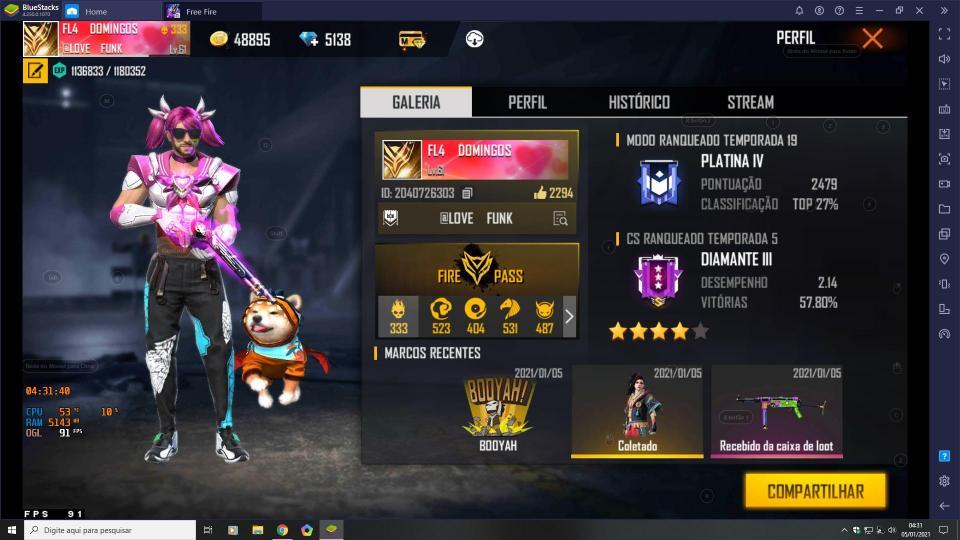Image resolution: width=960 pixels, height=540 pixels.
Task: Open the Fire Pass banner
Action: [x=476, y=268]
